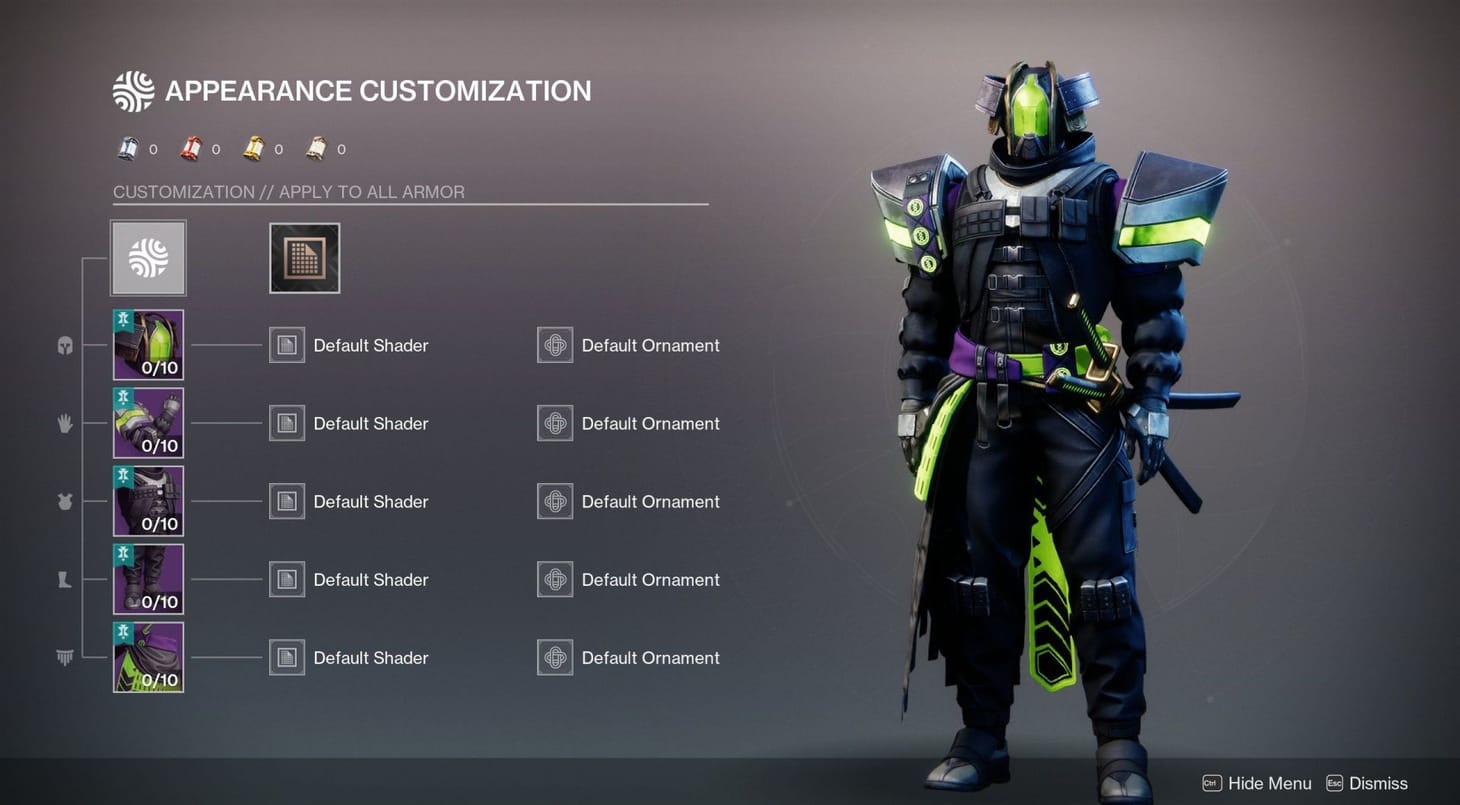Click the silver Synthweave counter
This screenshot has width=1460, height=805.
tap(137, 148)
